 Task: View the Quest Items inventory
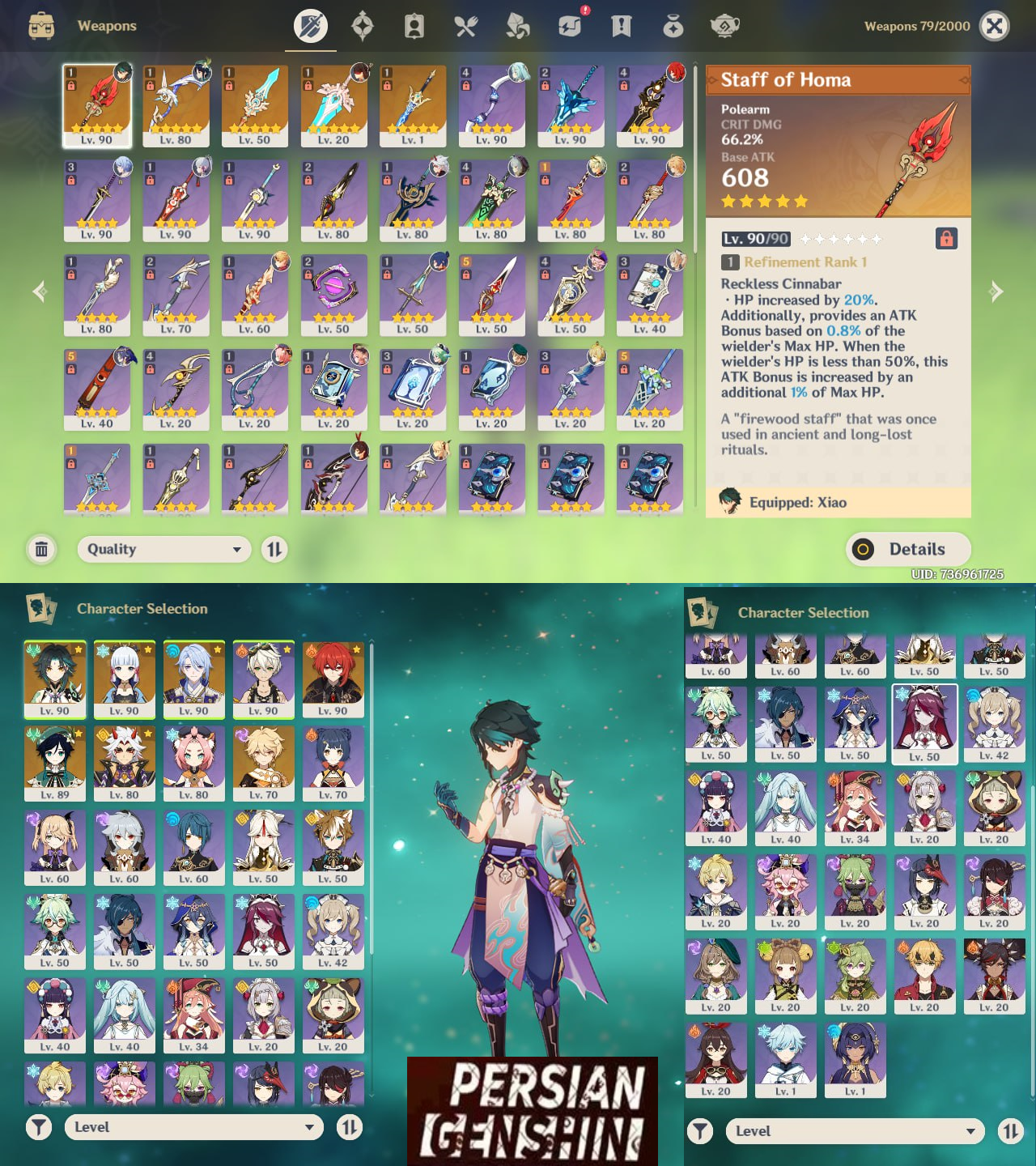tap(621, 25)
